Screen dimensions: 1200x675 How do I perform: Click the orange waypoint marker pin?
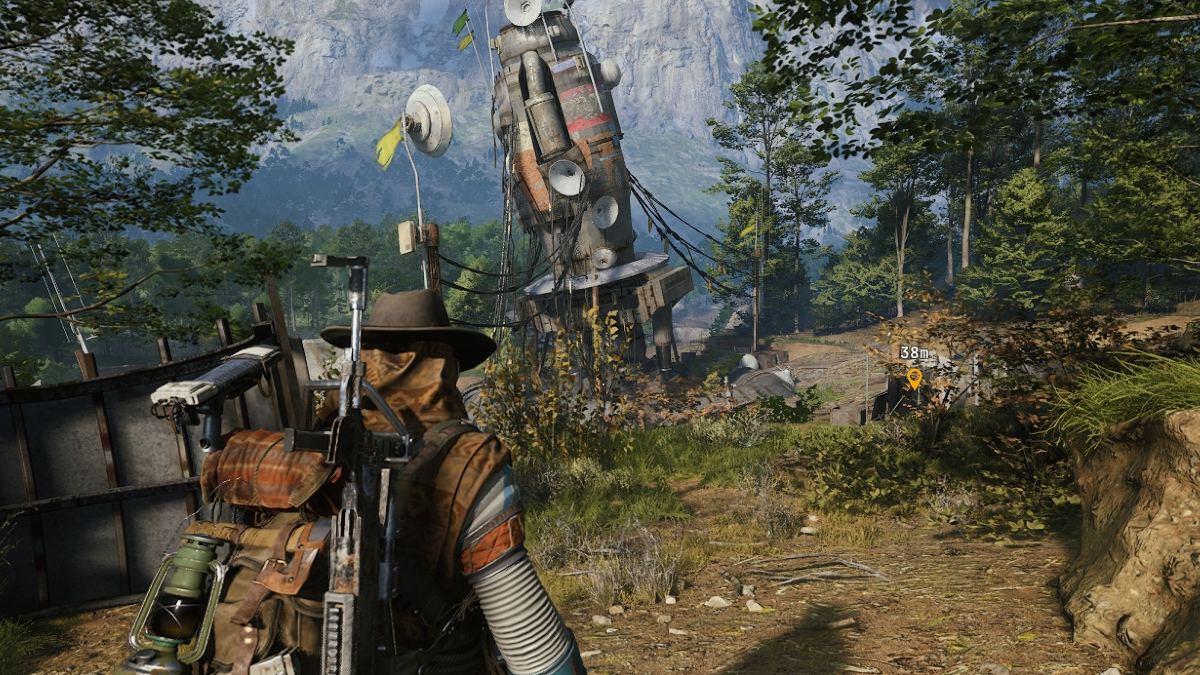914,377
